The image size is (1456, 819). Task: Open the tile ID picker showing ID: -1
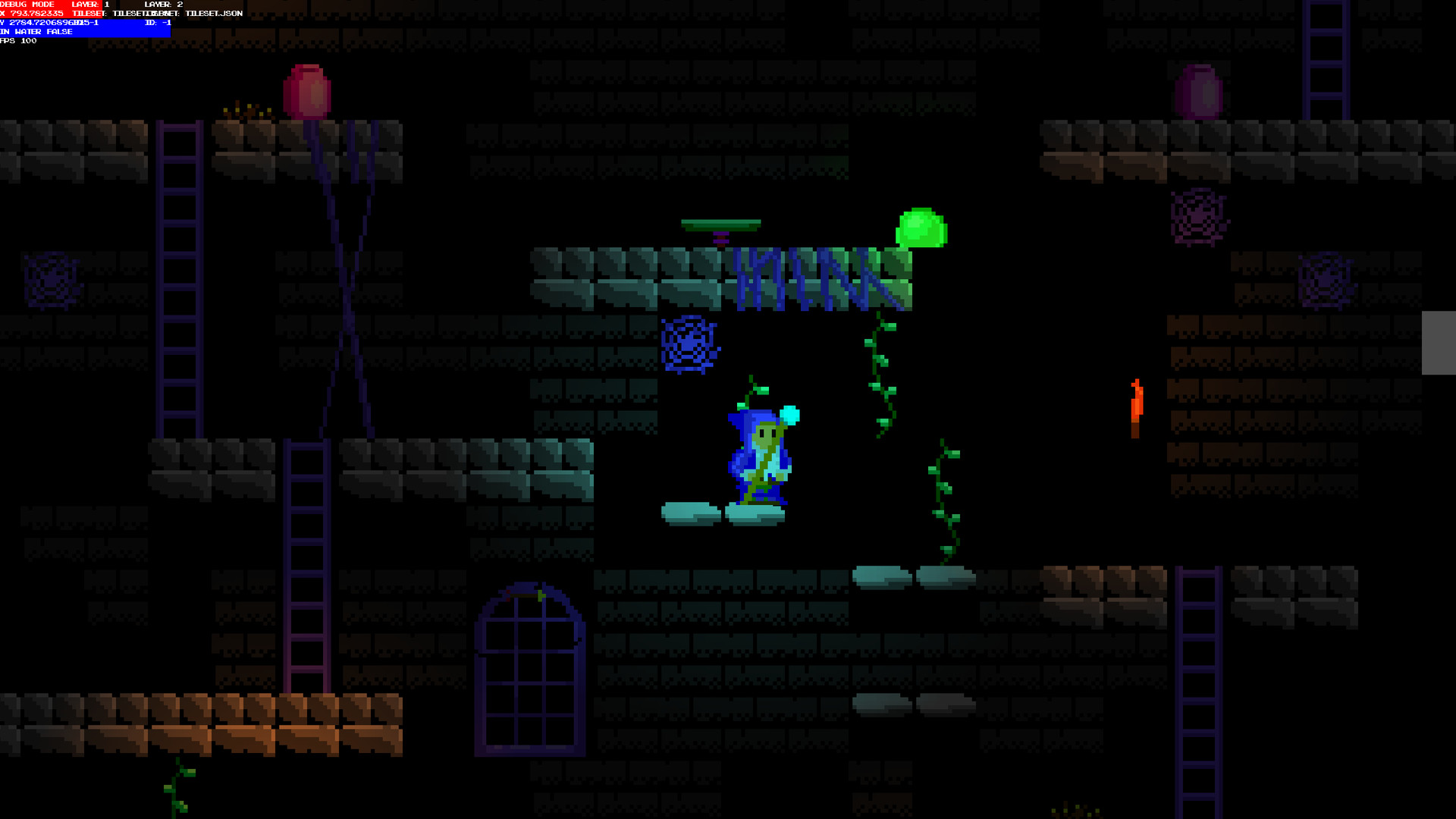point(158,23)
